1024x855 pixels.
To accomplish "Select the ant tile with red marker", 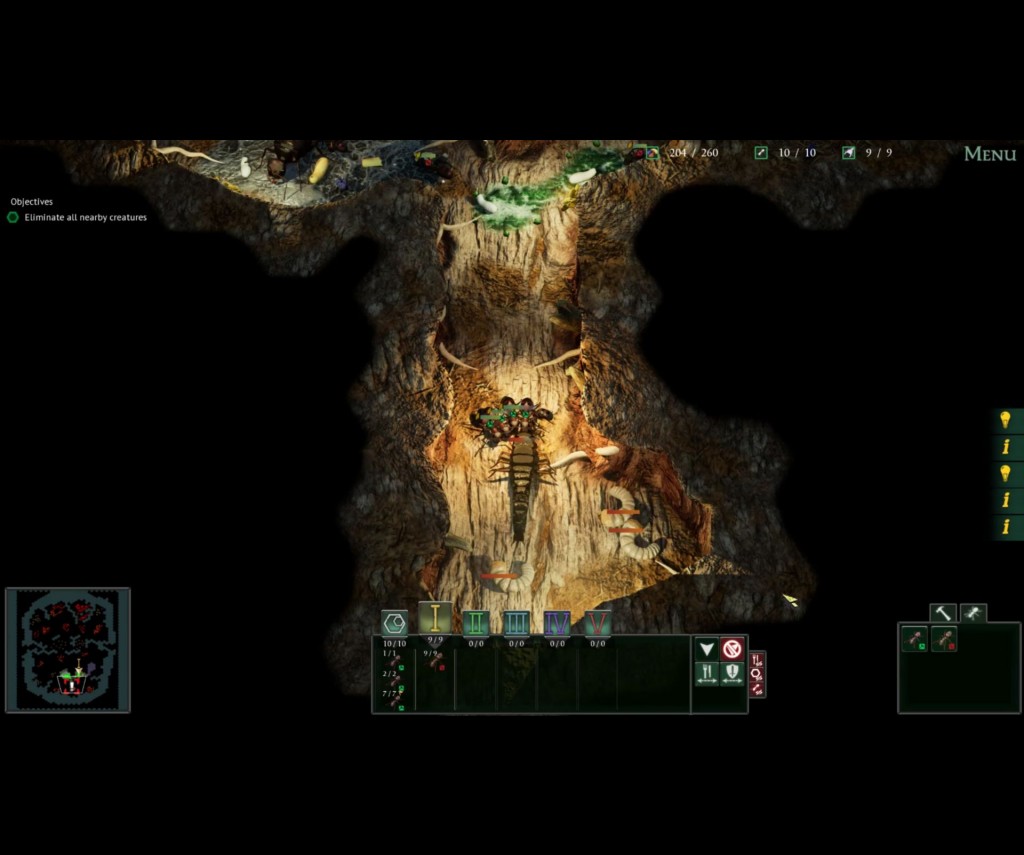I will click(944, 639).
